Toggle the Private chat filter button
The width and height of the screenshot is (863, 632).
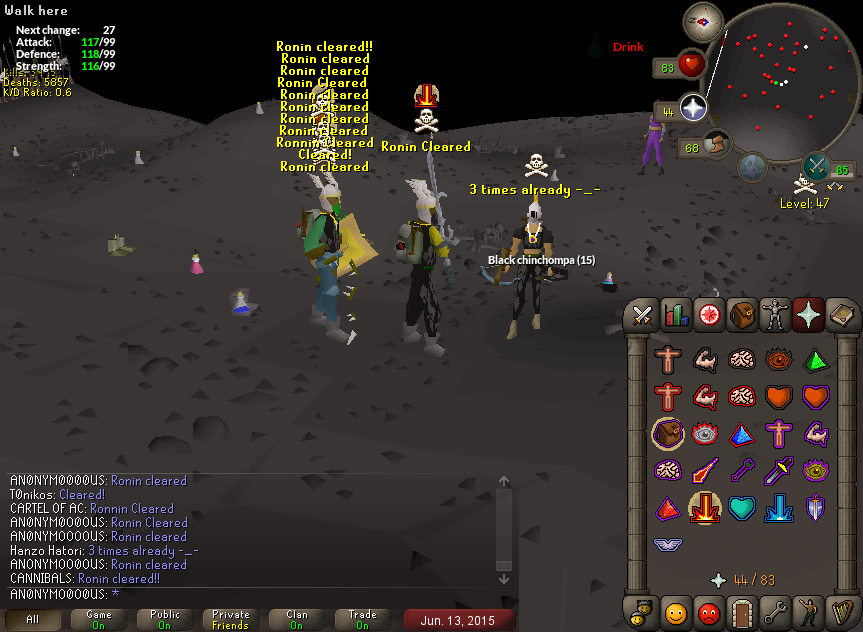231,619
